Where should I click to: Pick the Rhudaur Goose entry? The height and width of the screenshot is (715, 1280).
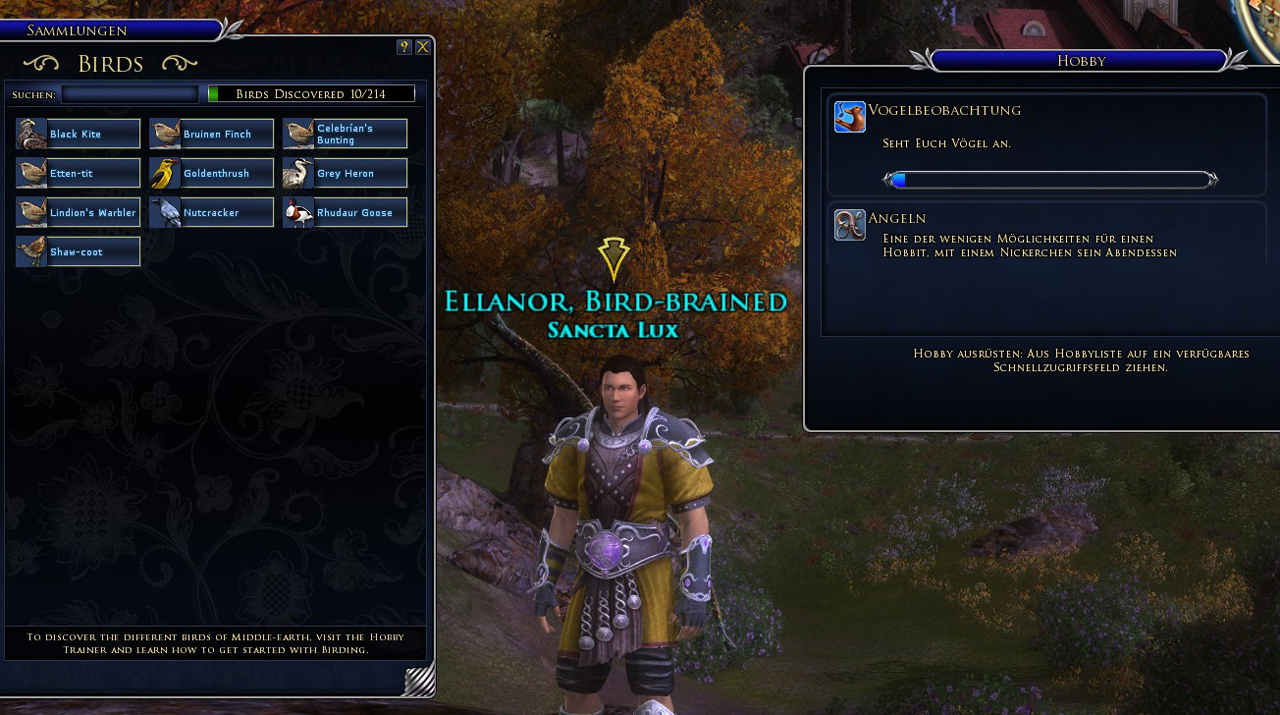click(x=345, y=212)
